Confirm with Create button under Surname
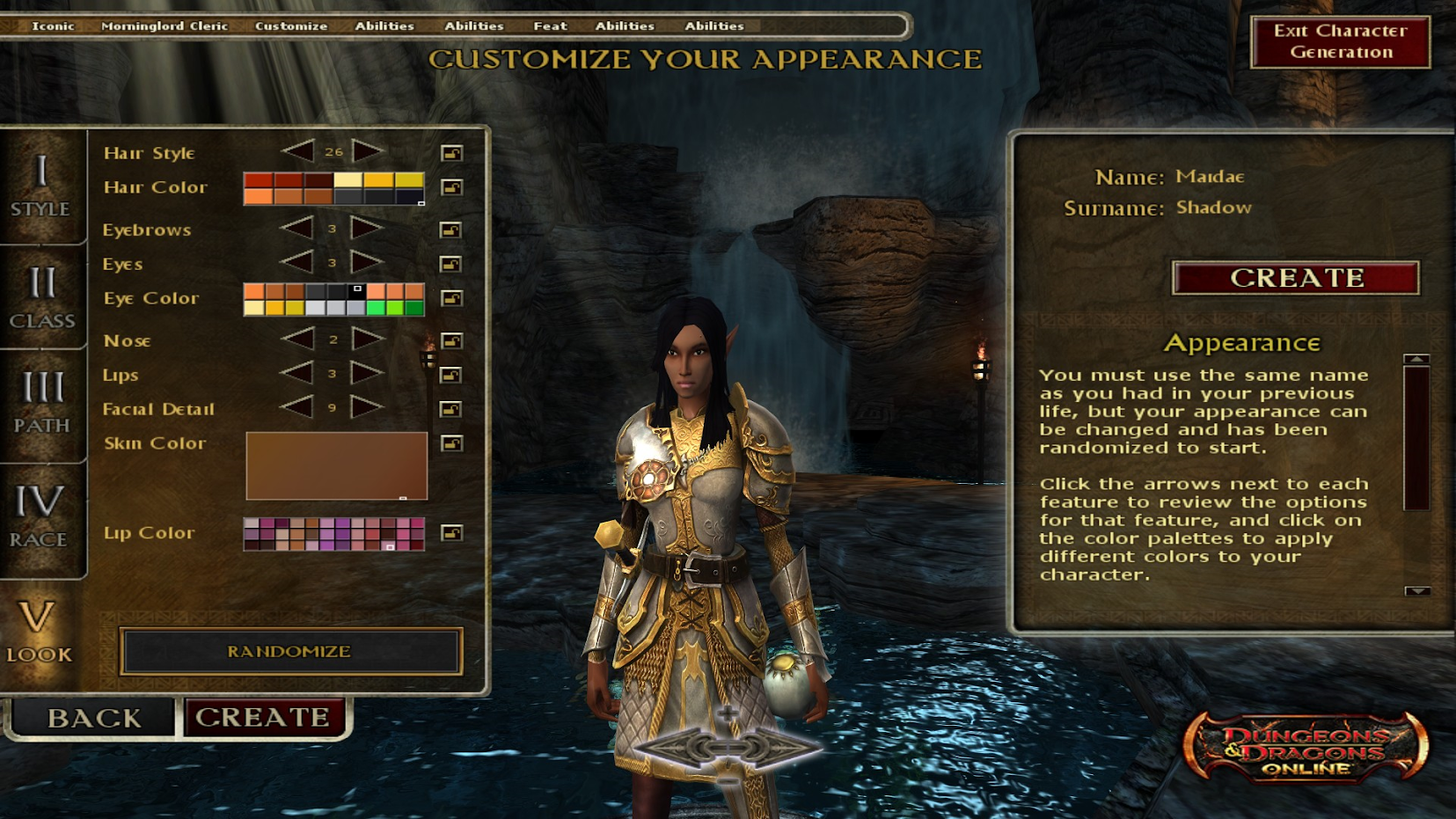Viewport: 1456px width, 819px height. click(x=1296, y=278)
